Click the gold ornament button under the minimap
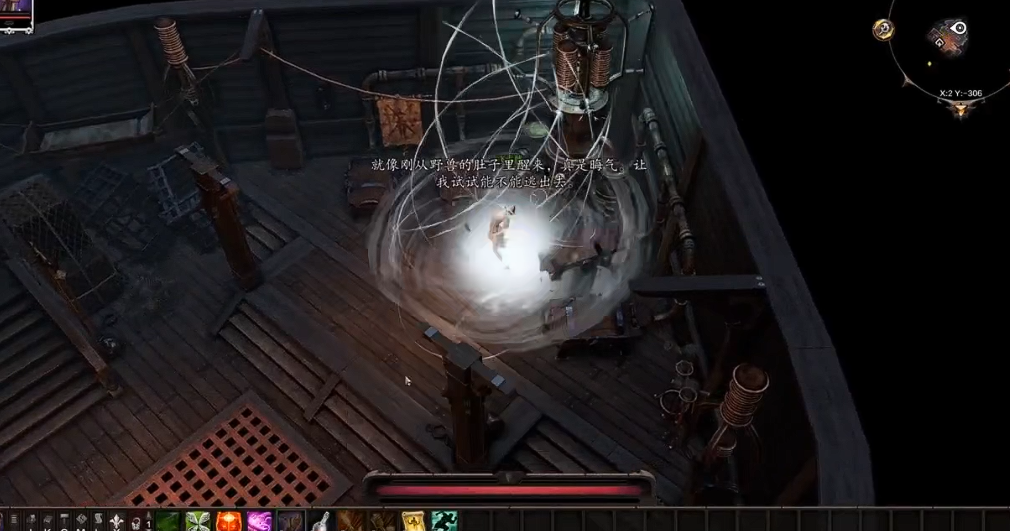The width and height of the screenshot is (1010, 531). tap(961, 108)
